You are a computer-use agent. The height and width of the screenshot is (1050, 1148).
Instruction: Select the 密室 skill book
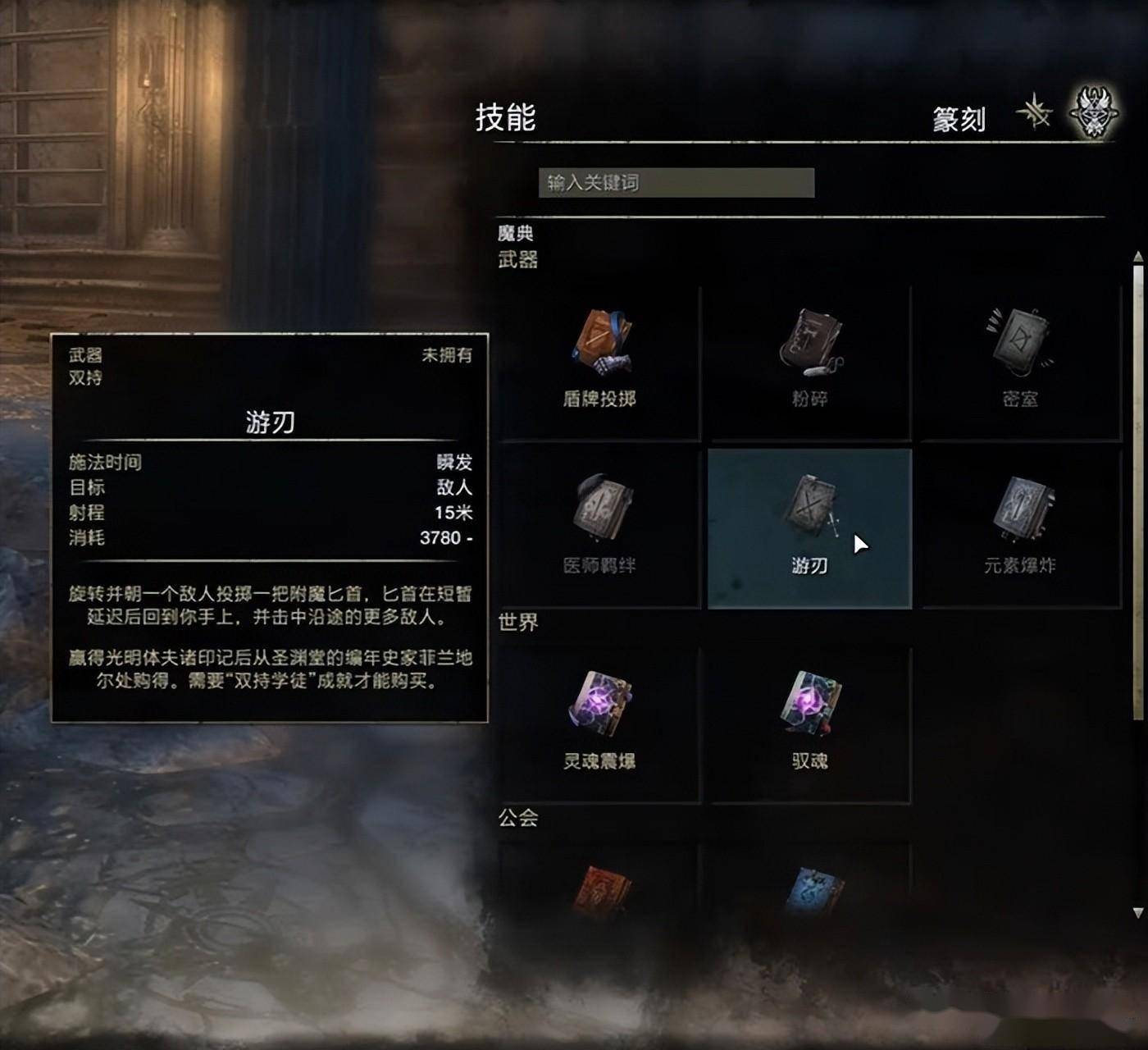coord(1019,361)
